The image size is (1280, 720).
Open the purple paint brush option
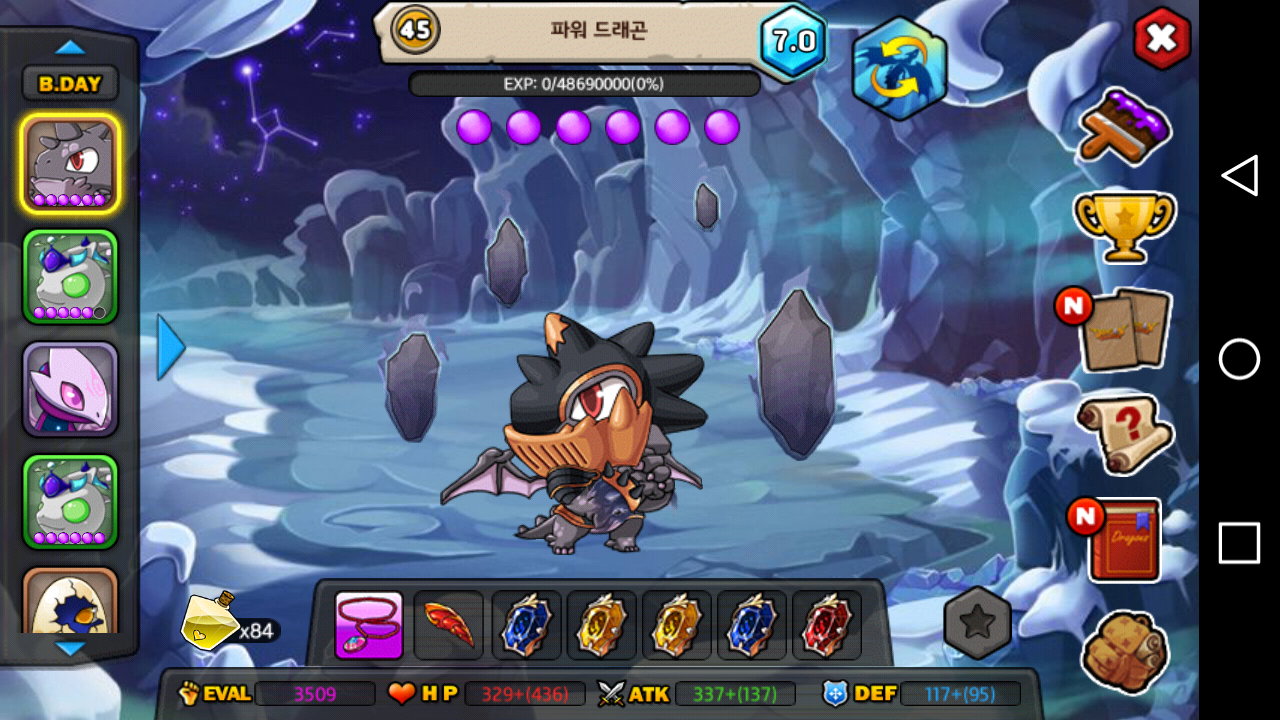click(x=1124, y=127)
